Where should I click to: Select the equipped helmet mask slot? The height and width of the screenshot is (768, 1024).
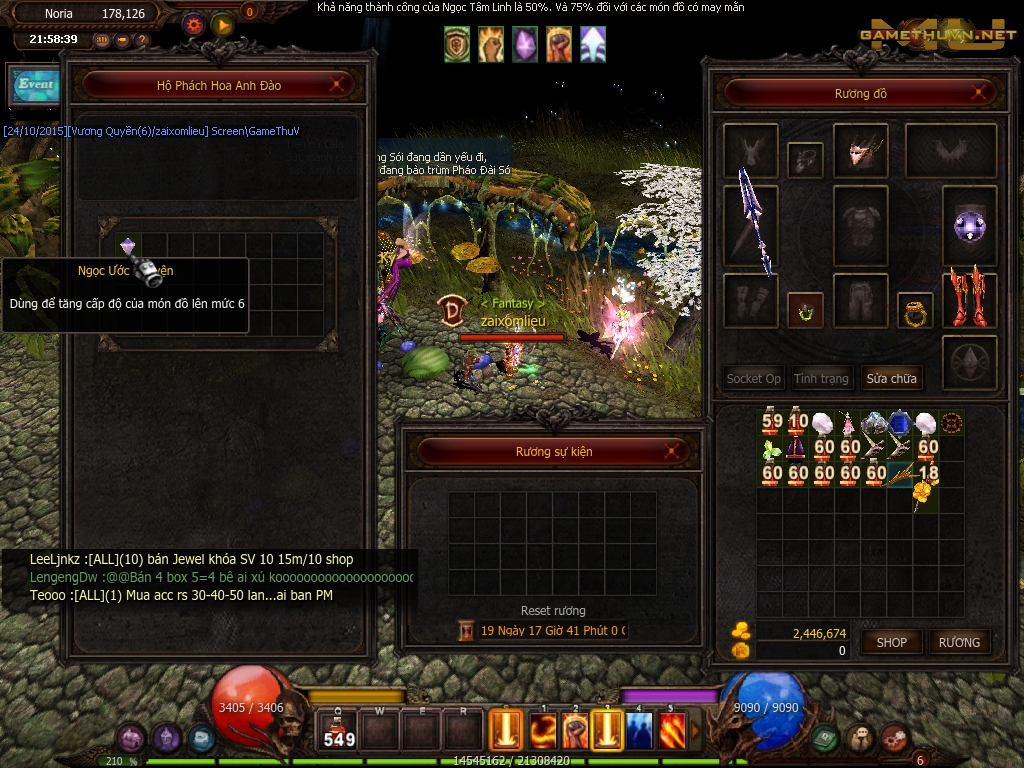tap(860, 150)
